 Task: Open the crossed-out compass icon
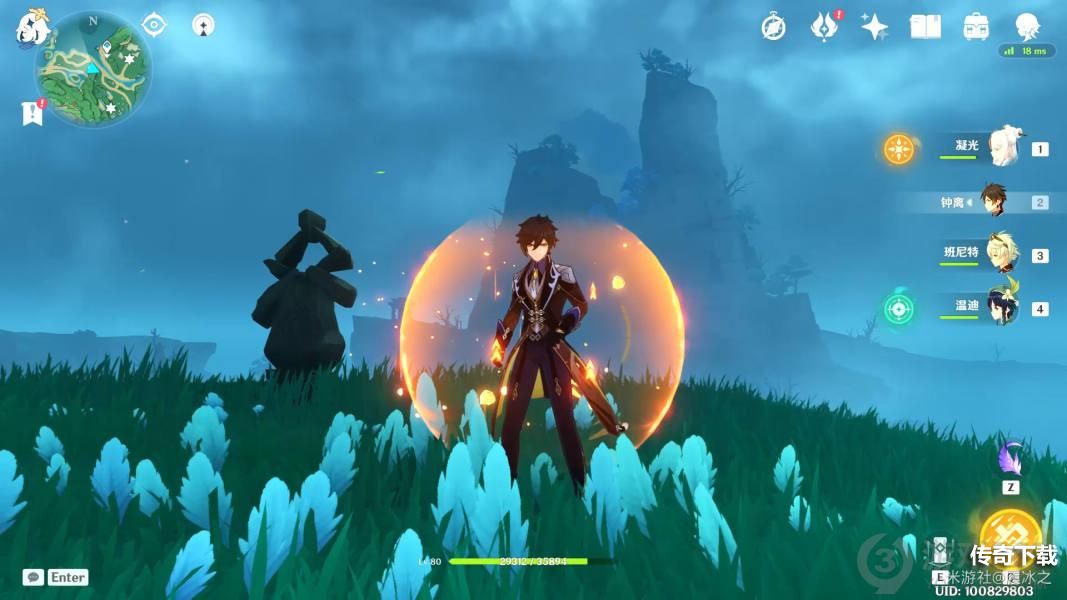click(773, 27)
